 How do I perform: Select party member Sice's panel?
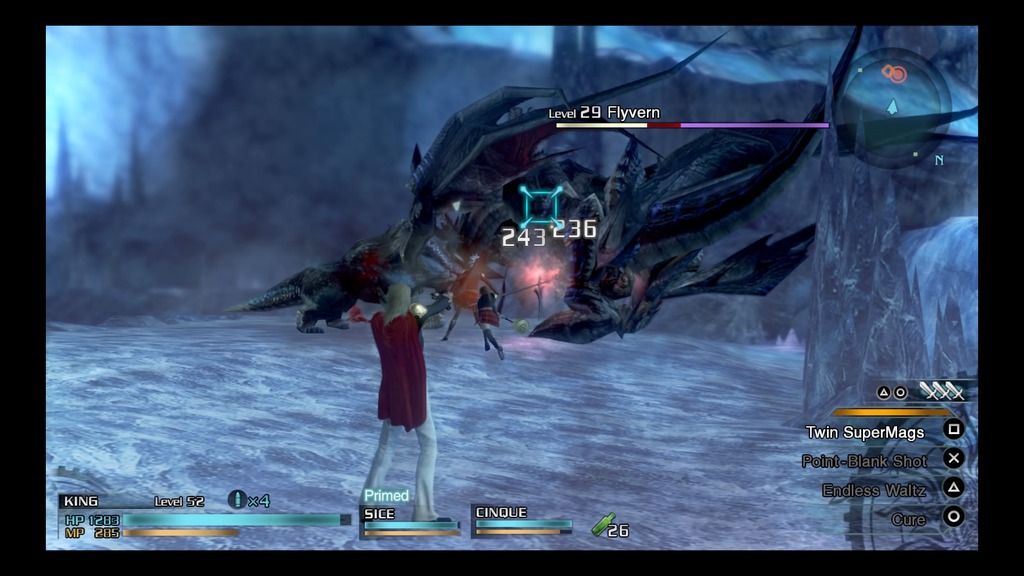pos(410,520)
